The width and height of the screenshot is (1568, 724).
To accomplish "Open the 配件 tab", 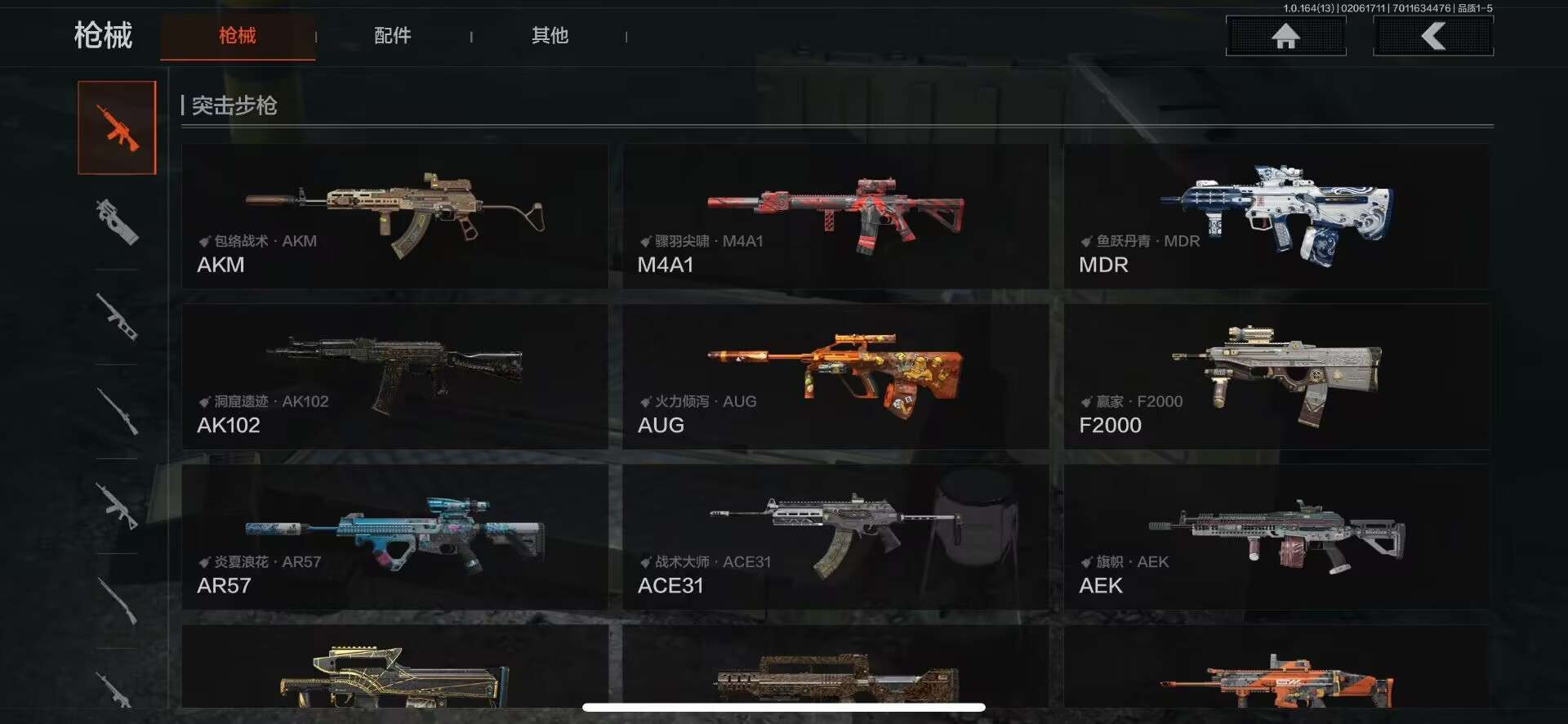I will tap(393, 36).
